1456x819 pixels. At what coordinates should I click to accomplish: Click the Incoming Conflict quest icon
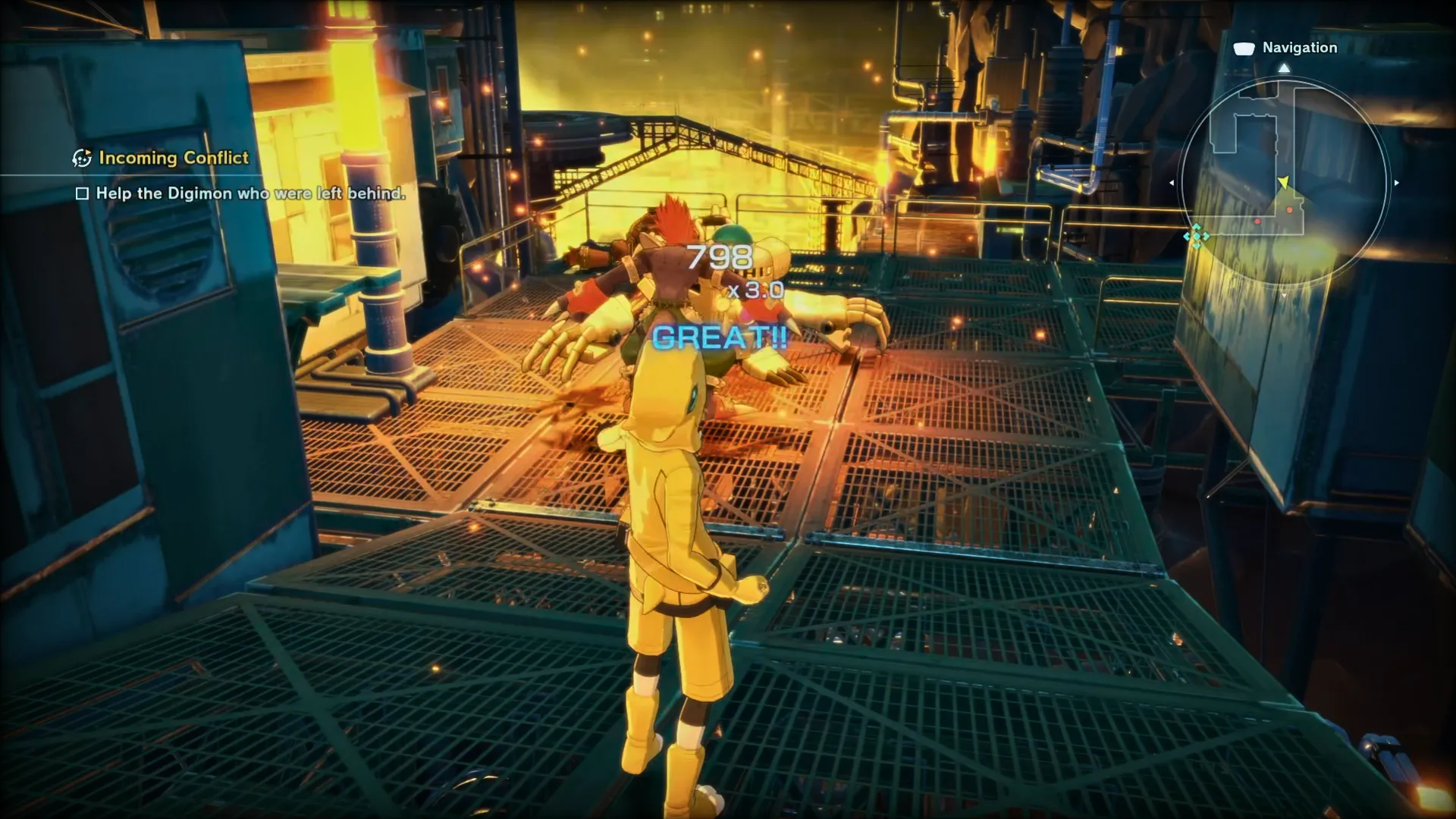pyautogui.click(x=81, y=158)
